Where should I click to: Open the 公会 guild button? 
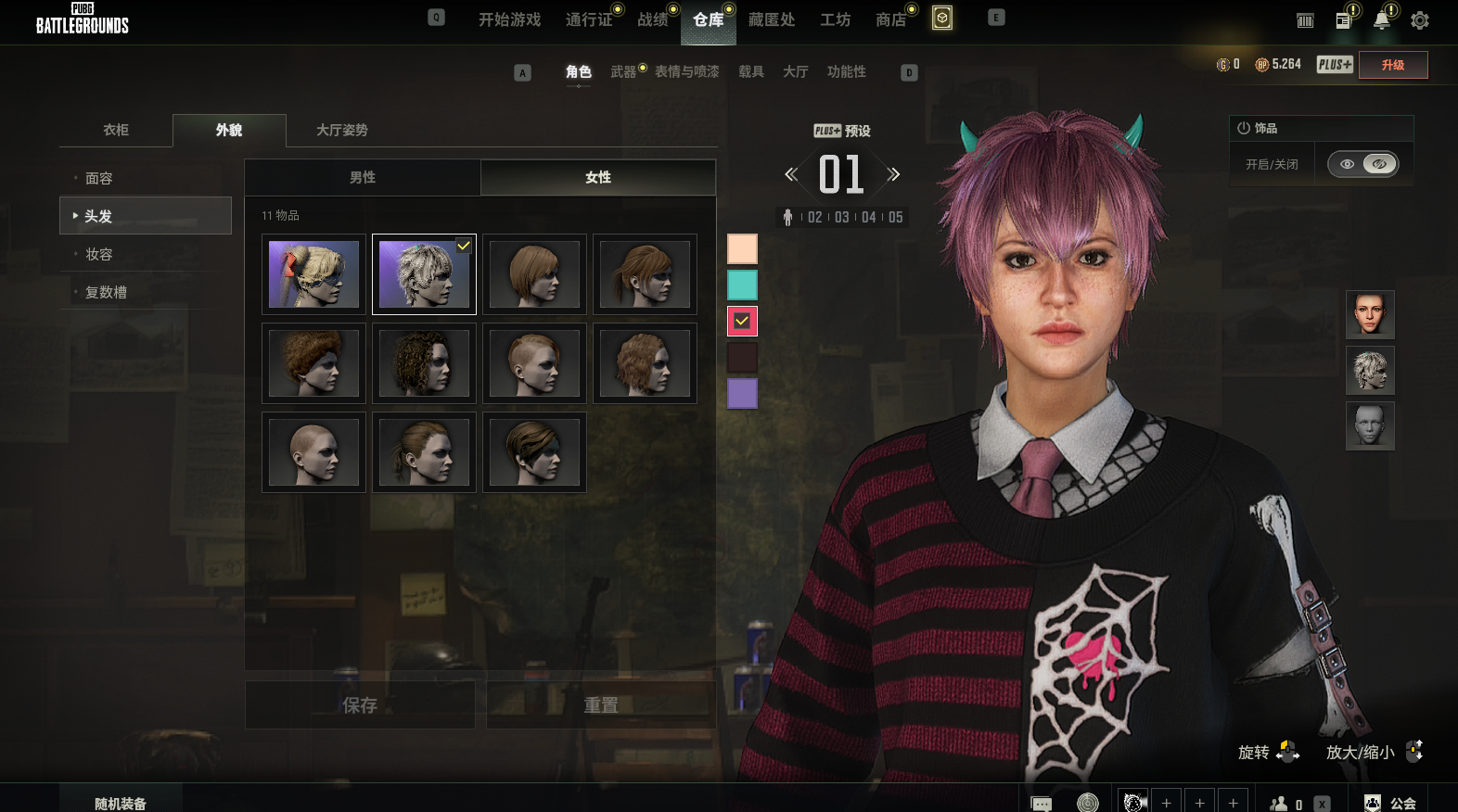pos(1391,803)
